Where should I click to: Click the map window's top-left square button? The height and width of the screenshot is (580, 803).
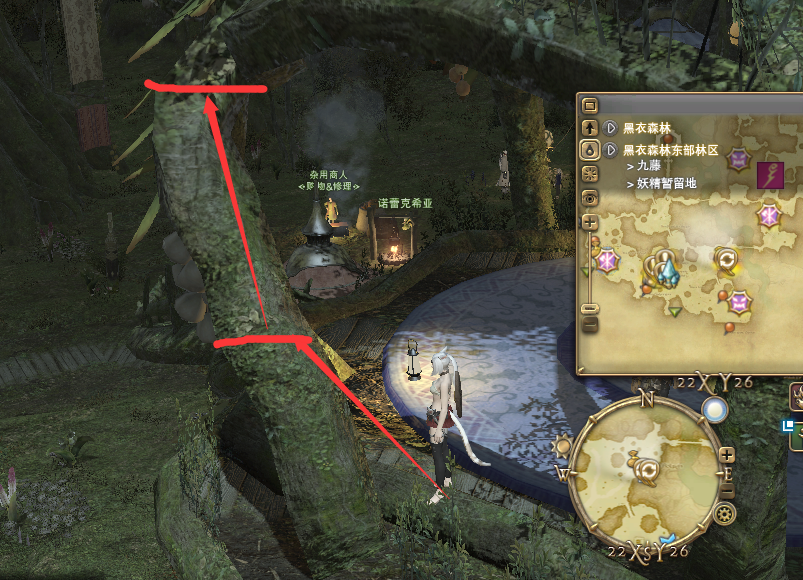click(590, 105)
